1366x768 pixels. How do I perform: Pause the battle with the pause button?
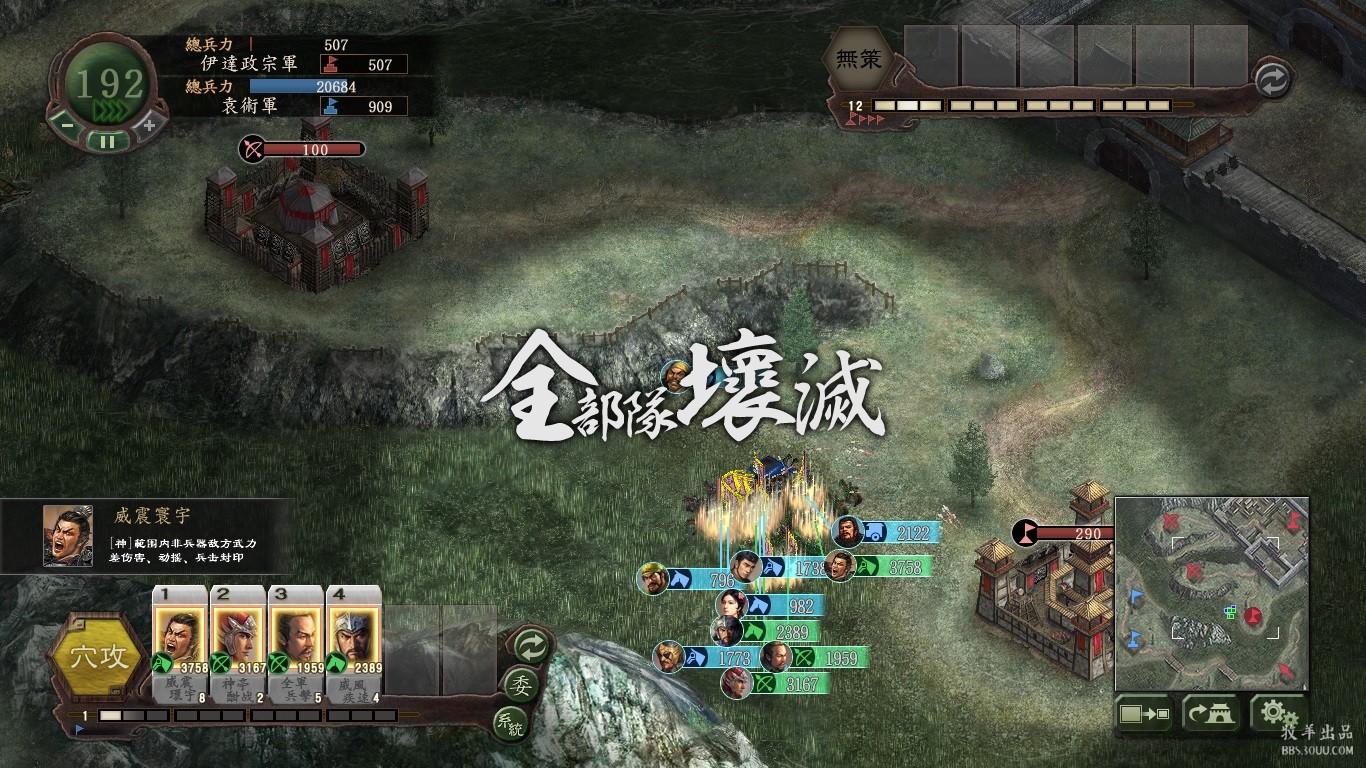[107, 141]
